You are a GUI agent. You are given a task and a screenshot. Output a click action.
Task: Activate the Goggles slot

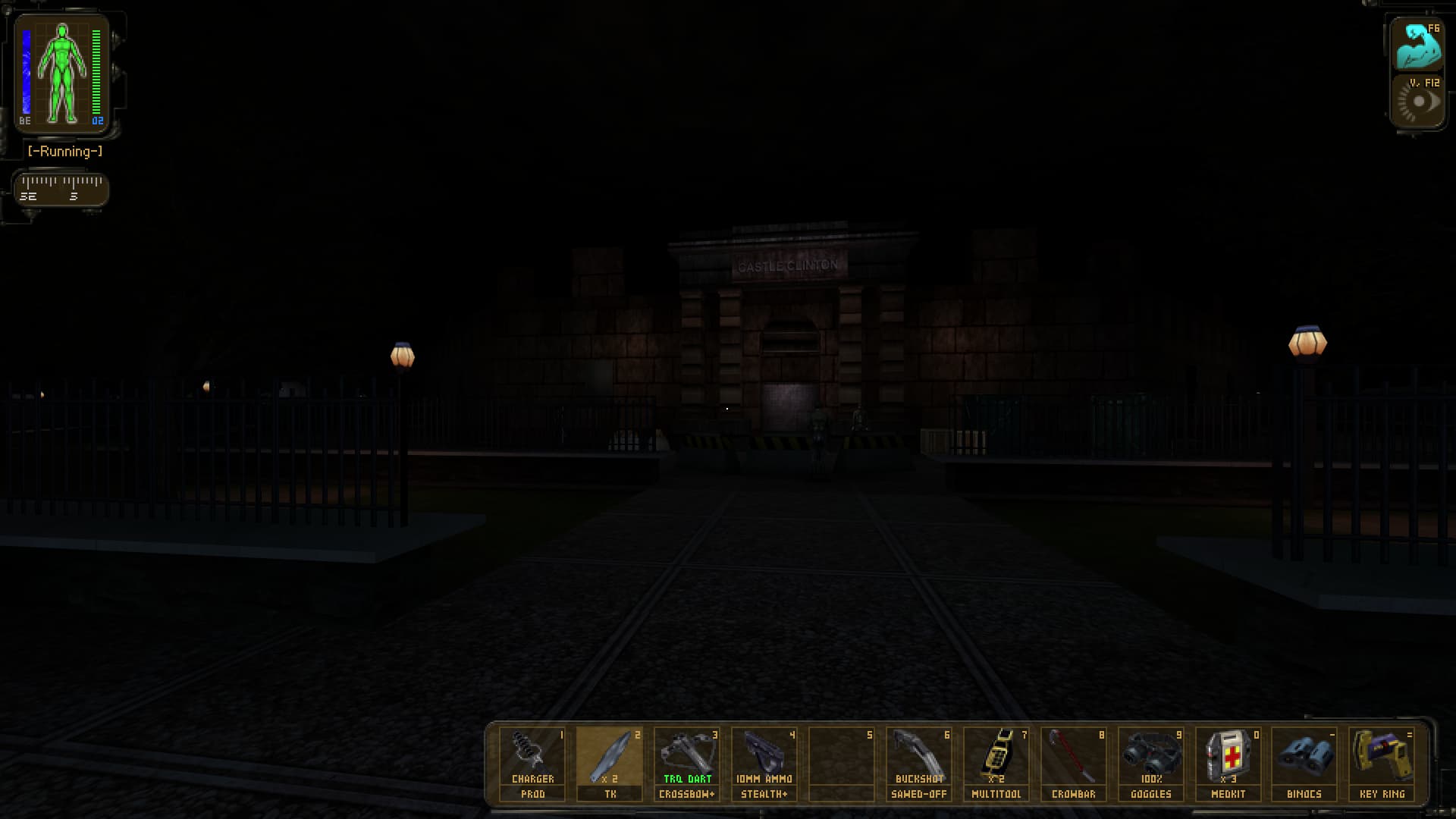[1151, 762]
